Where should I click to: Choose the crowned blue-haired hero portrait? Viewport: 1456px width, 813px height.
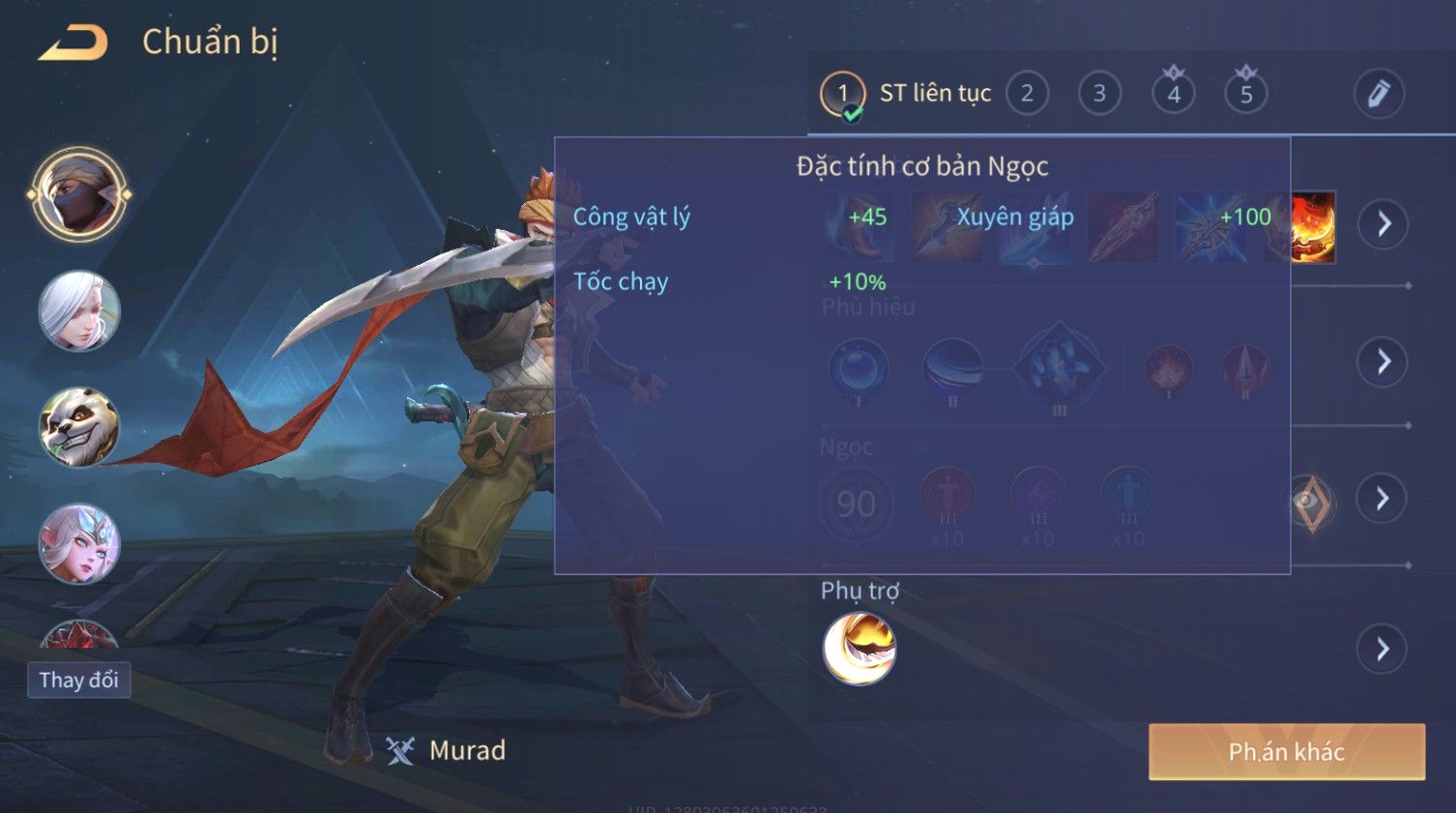pos(79,543)
